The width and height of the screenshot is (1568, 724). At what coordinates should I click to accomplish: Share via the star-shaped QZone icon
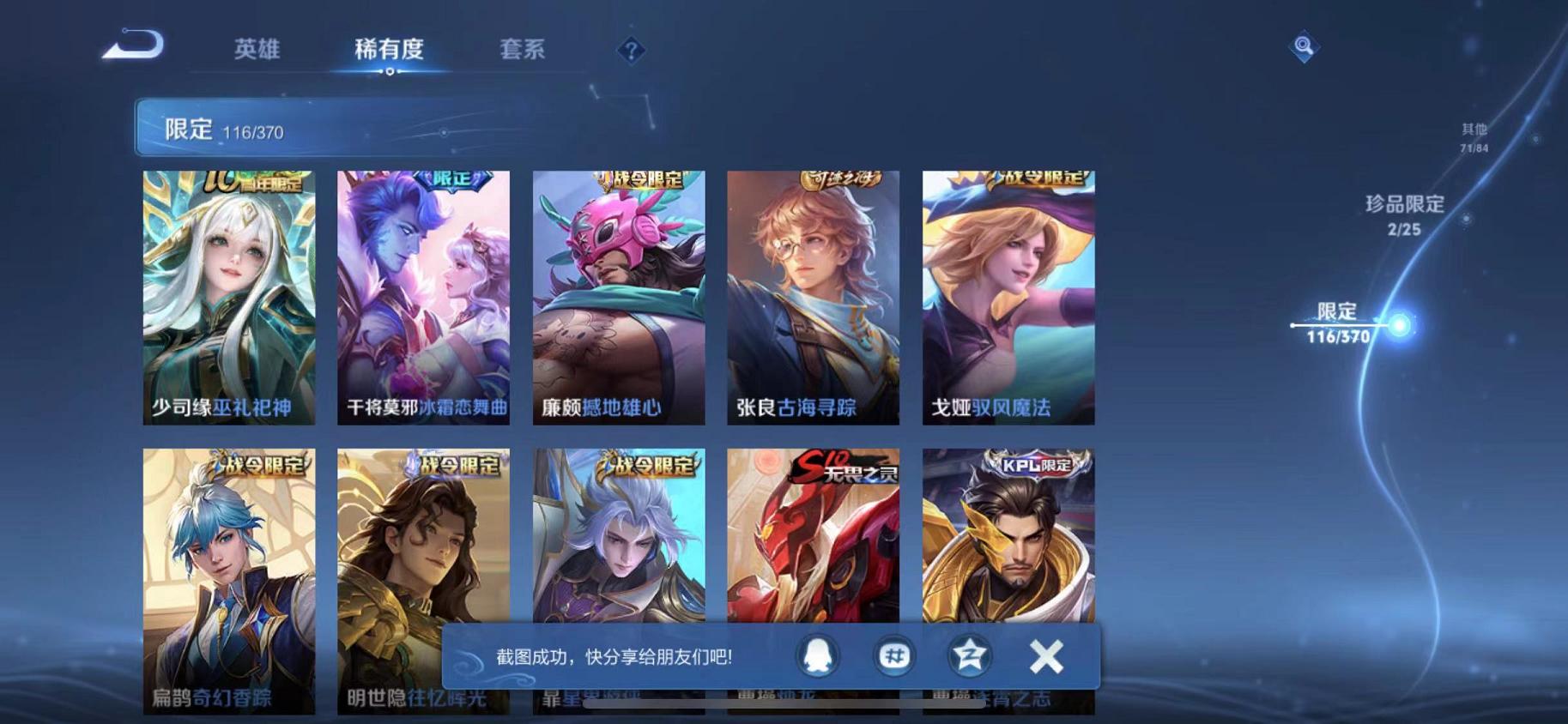pyautogui.click(x=968, y=655)
